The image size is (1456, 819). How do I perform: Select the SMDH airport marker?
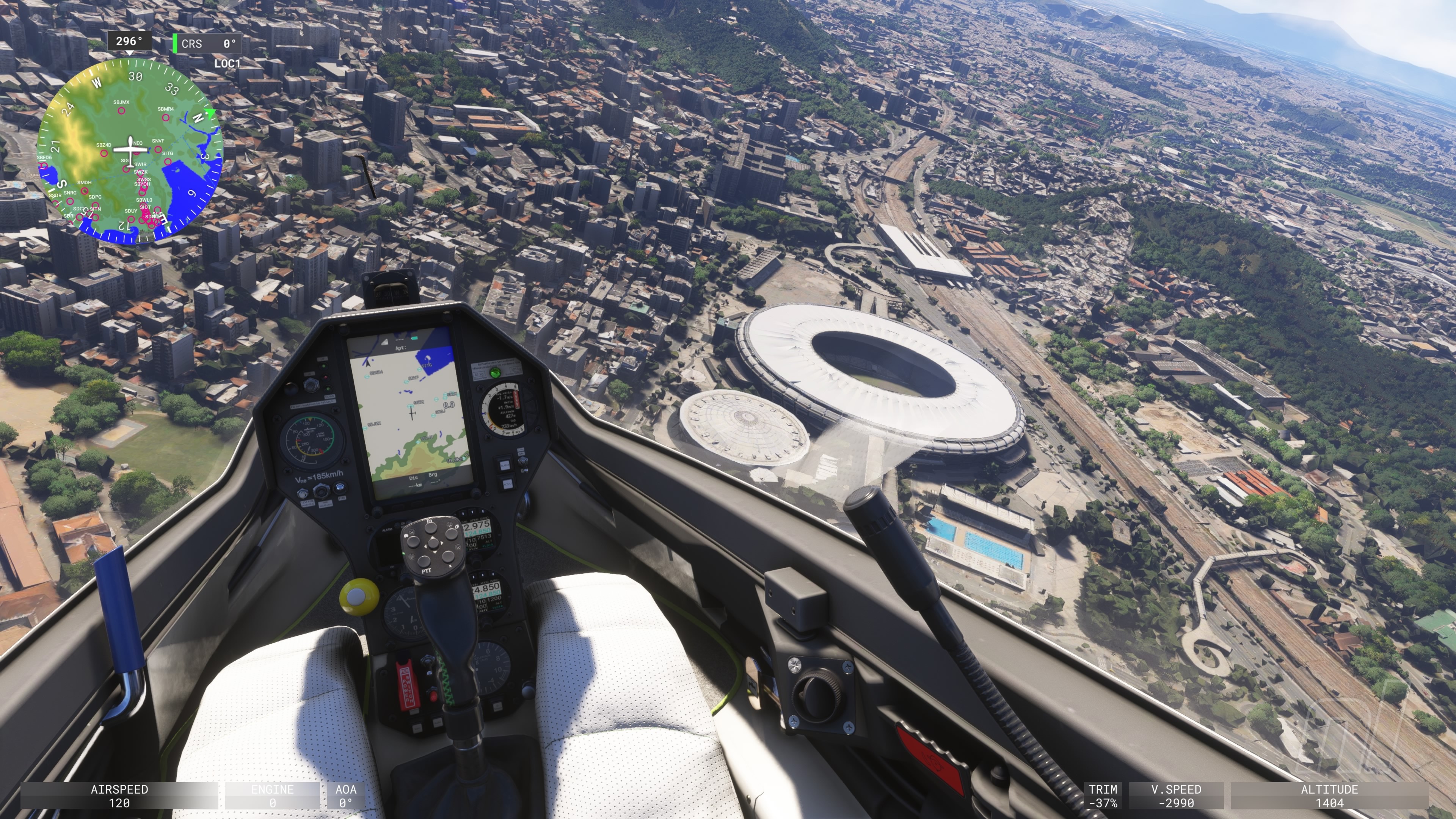coord(84,190)
